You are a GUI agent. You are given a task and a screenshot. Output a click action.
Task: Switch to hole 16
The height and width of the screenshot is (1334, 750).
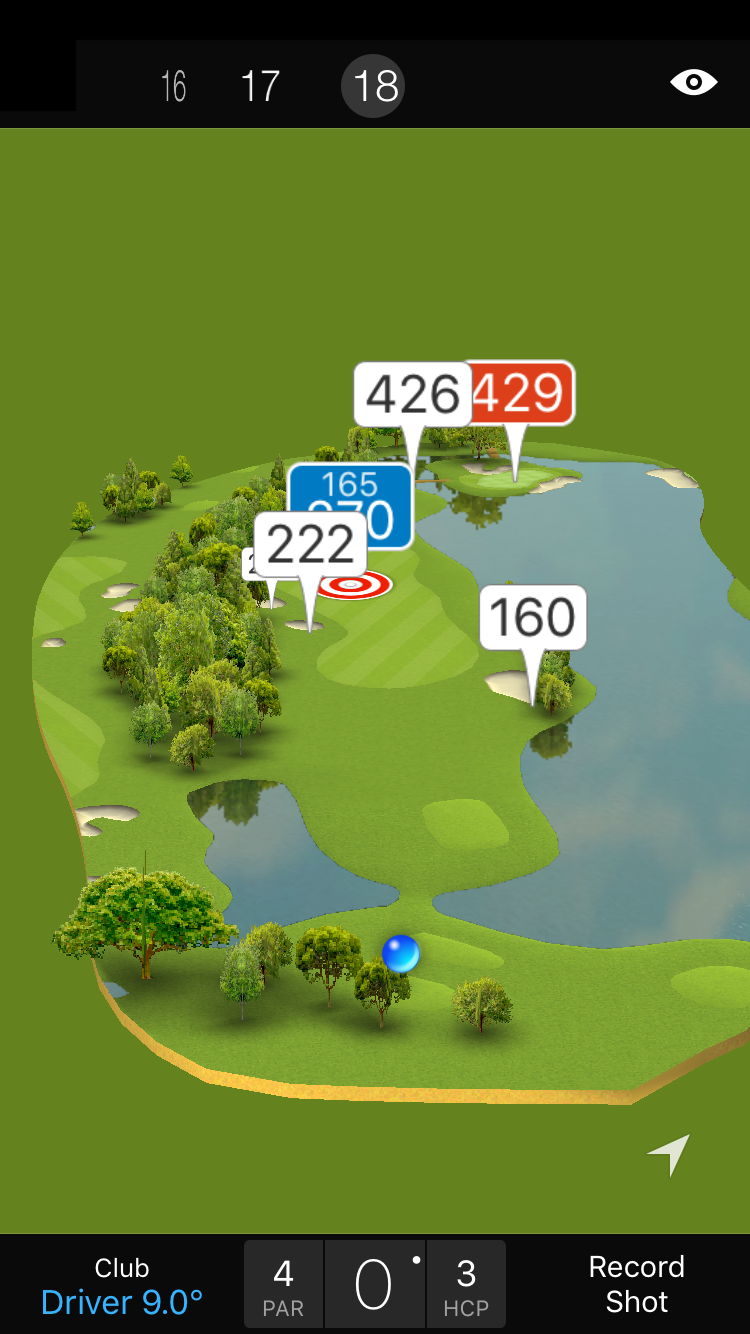tap(174, 87)
